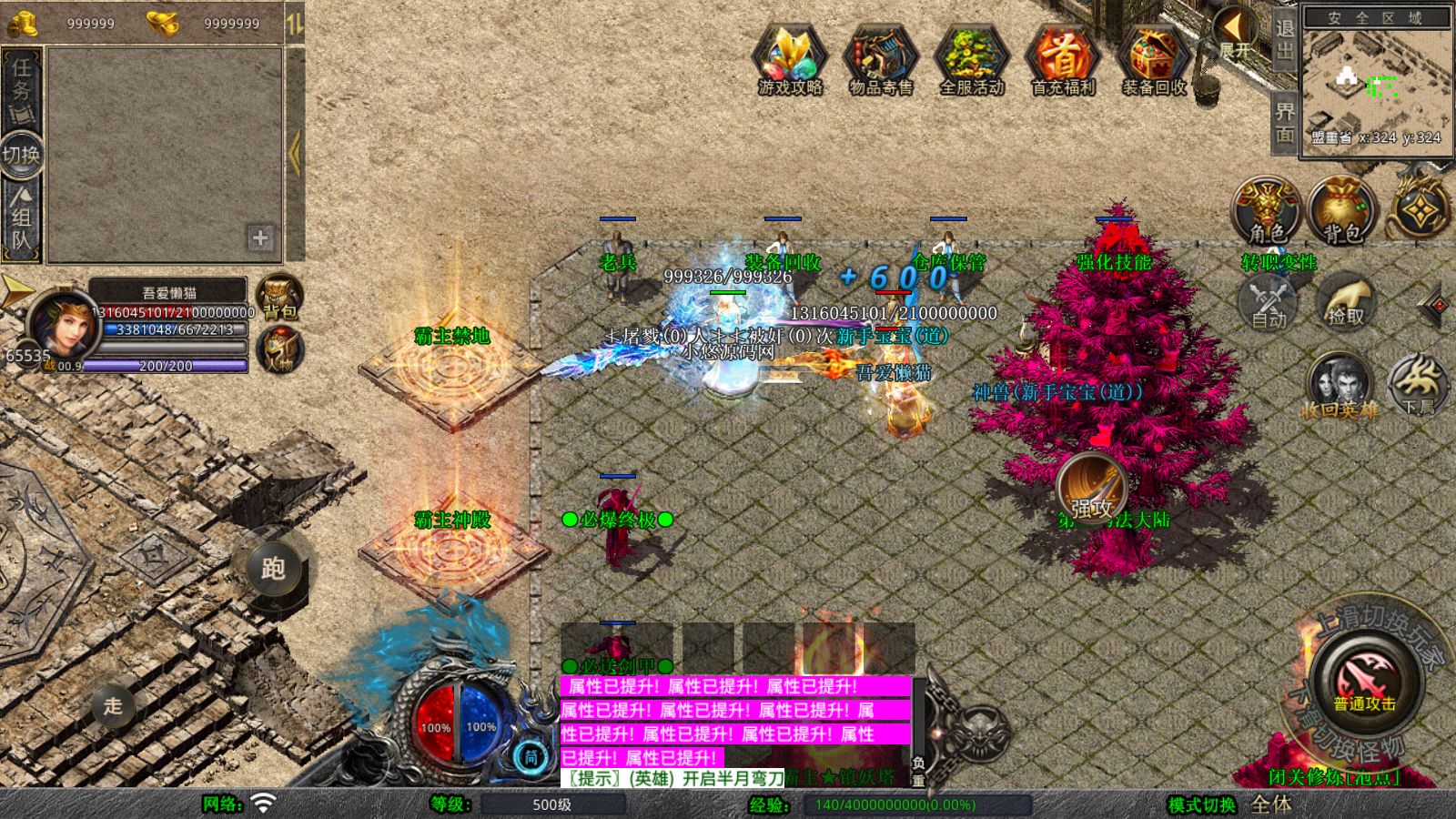Switch to 走 walk mode
1456x819 pixels.
click(113, 705)
